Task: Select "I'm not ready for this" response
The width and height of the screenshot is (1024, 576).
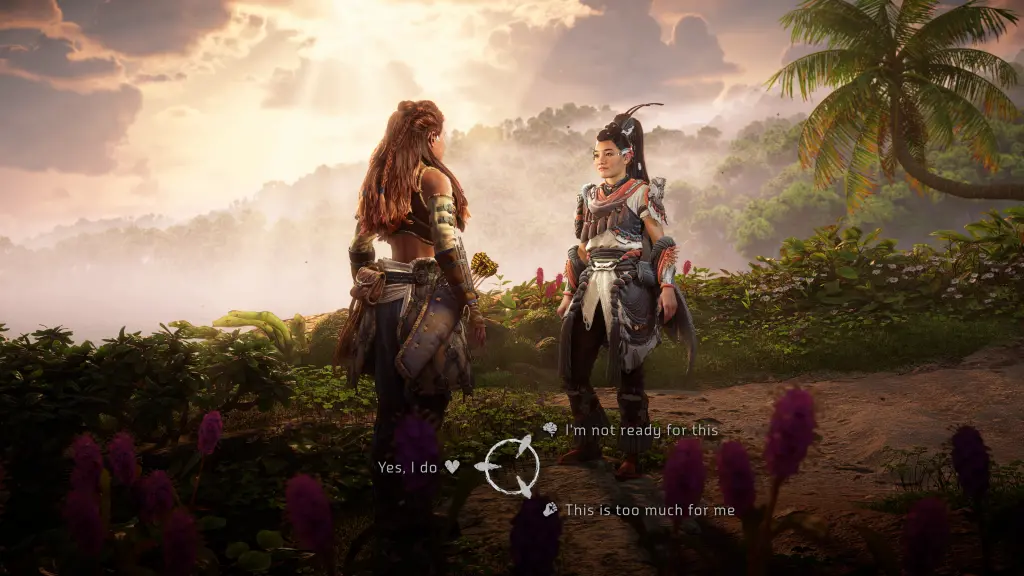Action: coord(641,430)
